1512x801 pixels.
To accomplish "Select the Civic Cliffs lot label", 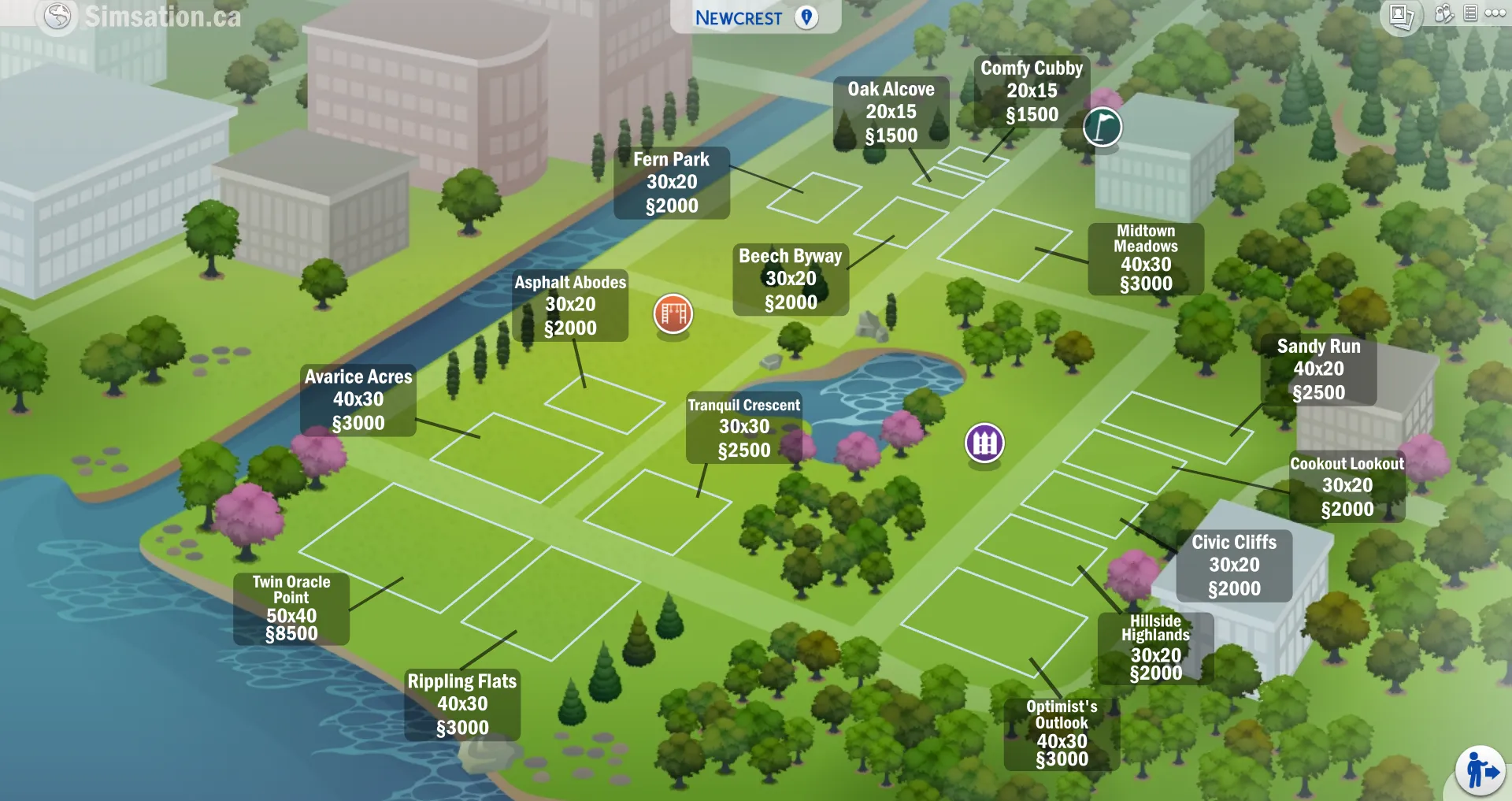I will (1234, 565).
